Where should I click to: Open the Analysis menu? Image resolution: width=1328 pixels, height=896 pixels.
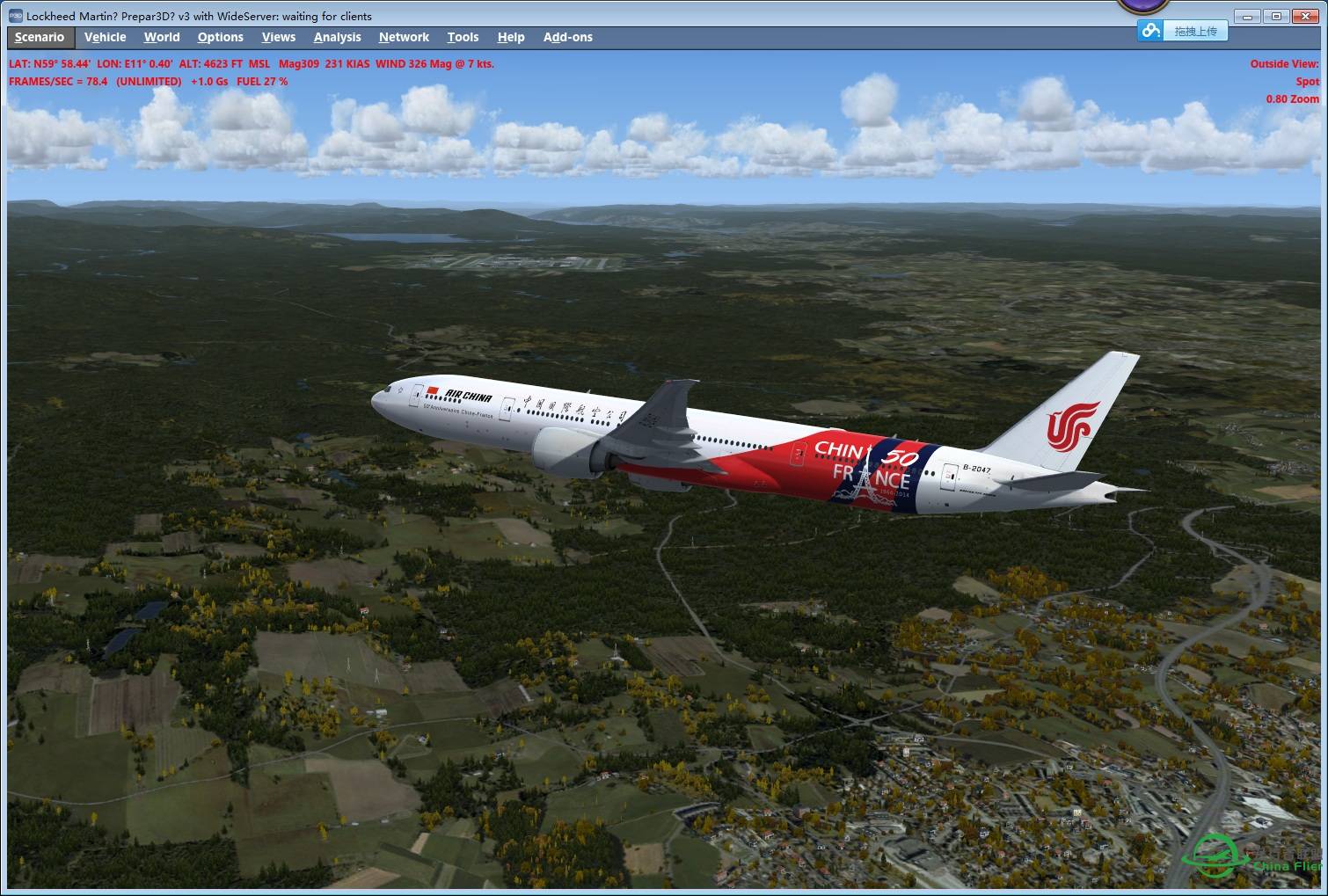pyautogui.click(x=337, y=37)
